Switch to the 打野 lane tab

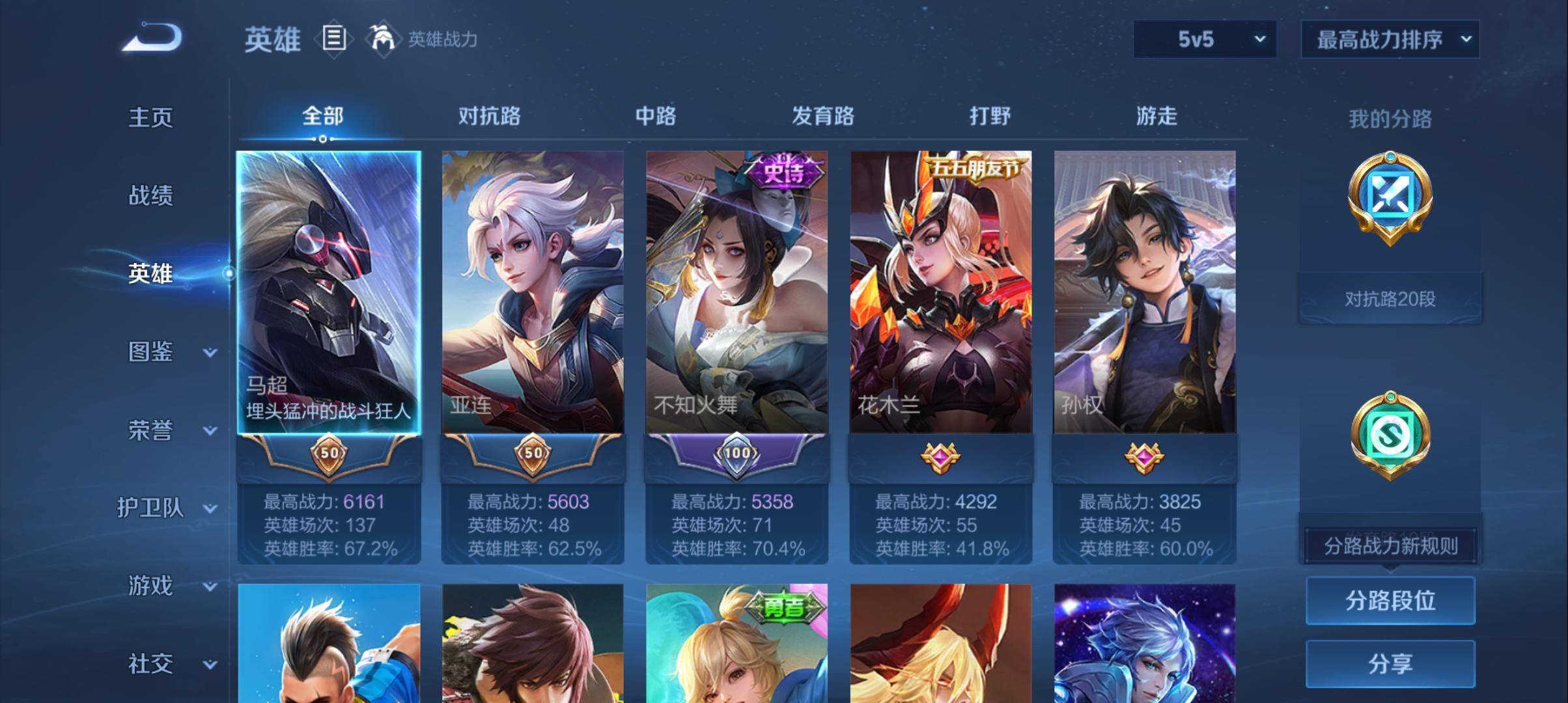click(989, 117)
